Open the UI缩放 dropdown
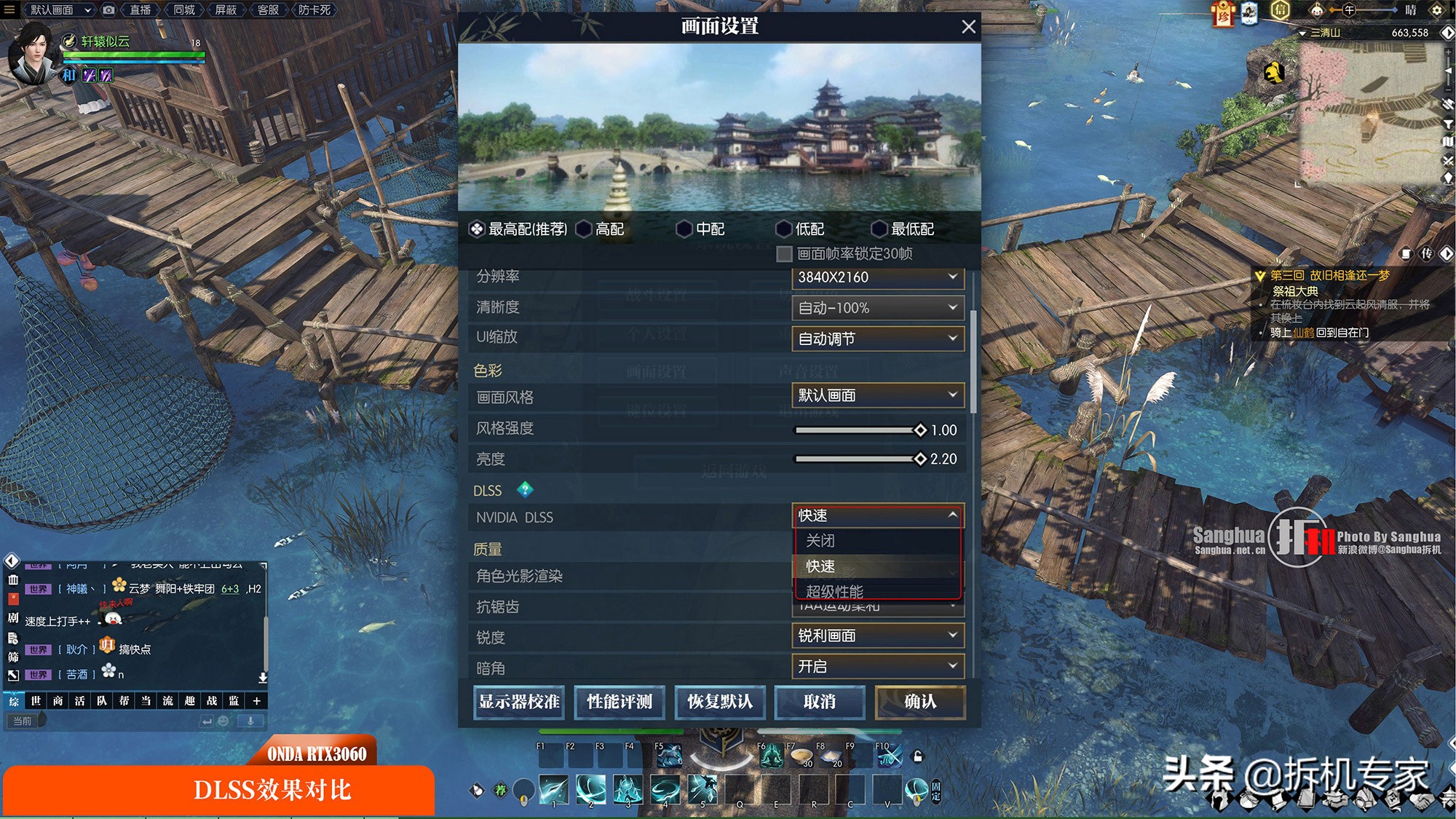Screen dimensions: 1456x819 (877, 338)
